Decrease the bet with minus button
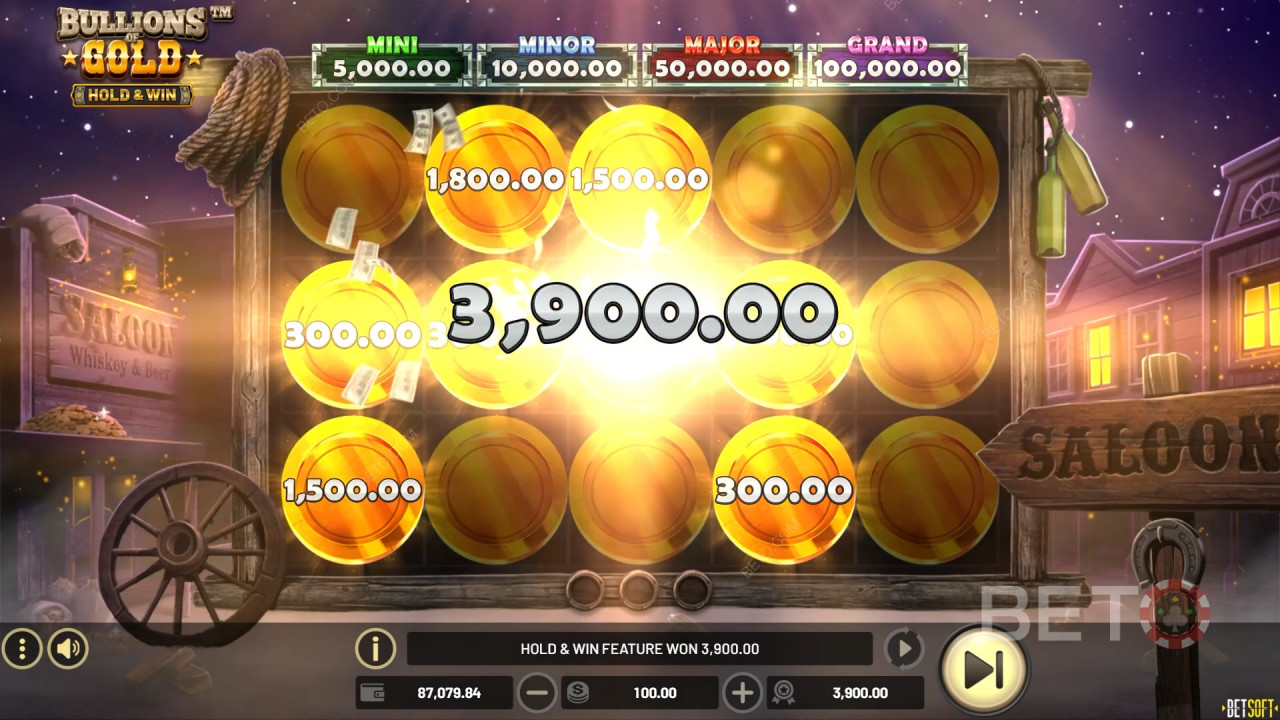The image size is (1280, 720). point(537,692)
